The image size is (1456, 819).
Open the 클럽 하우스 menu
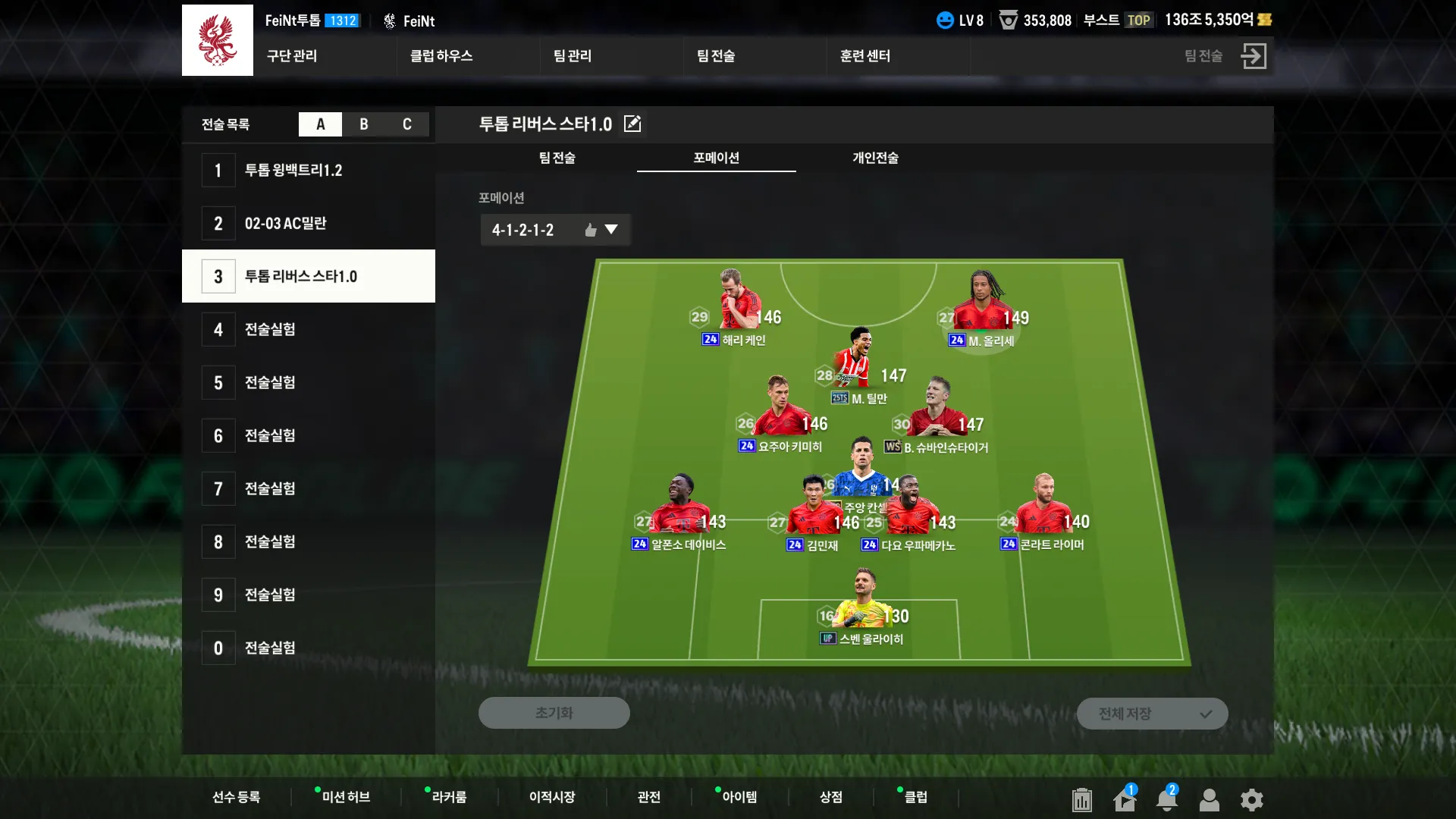pyautogui.click(x=441, y=56)
